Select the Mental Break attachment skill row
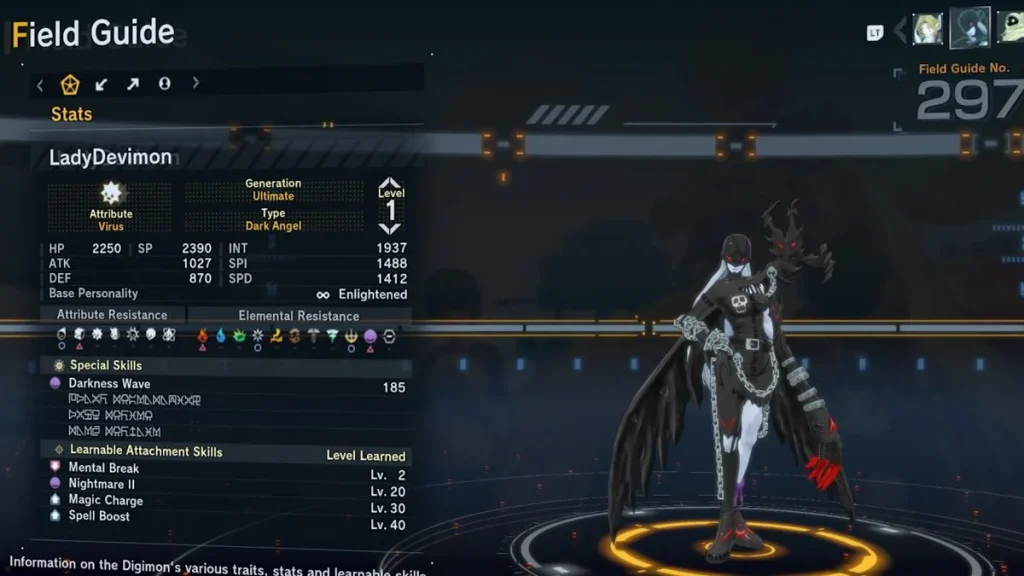This screenshot has height=576, width=1024. pos(104,468)
